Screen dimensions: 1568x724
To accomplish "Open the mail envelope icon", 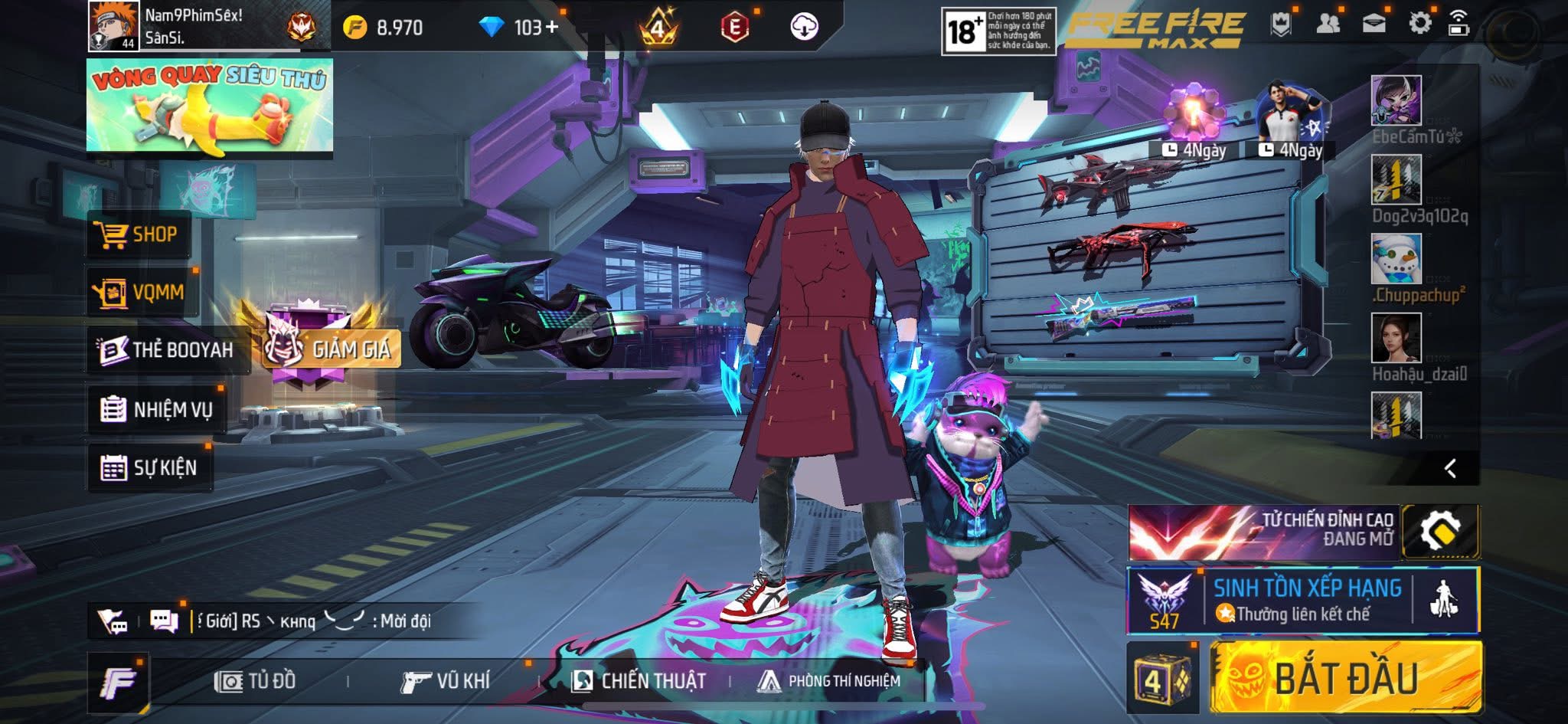I will (x=1374, y=23).
